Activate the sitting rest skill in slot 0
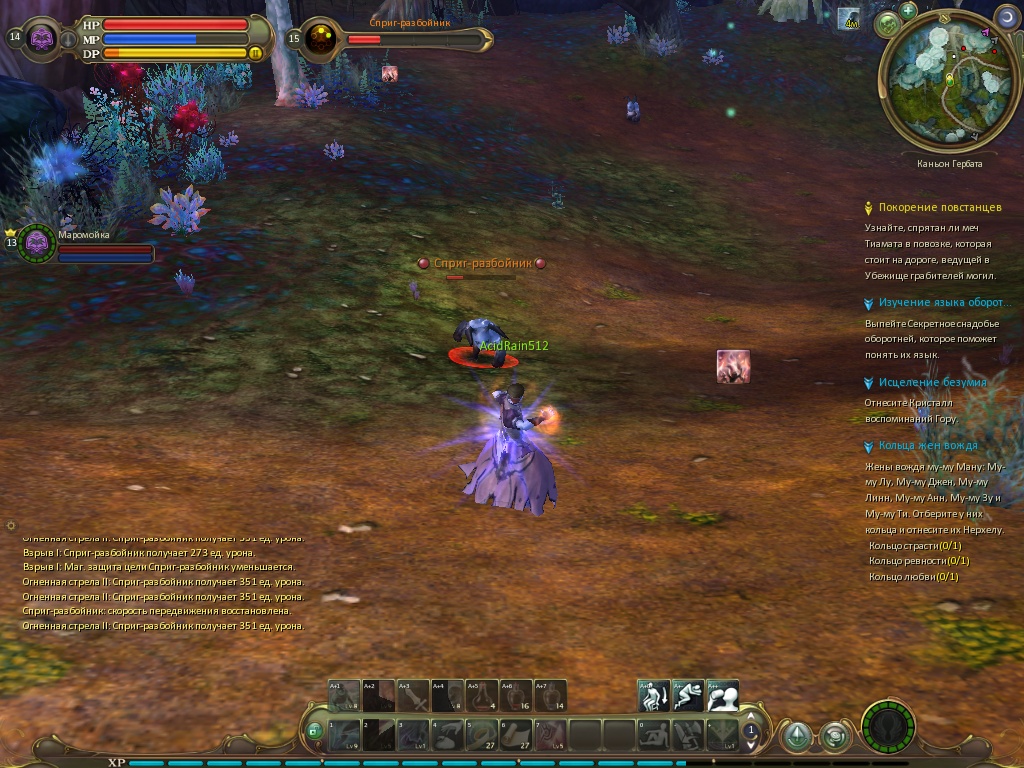Screen dimensions: 1024x768 pyautogui.click(x=655, y=735)
